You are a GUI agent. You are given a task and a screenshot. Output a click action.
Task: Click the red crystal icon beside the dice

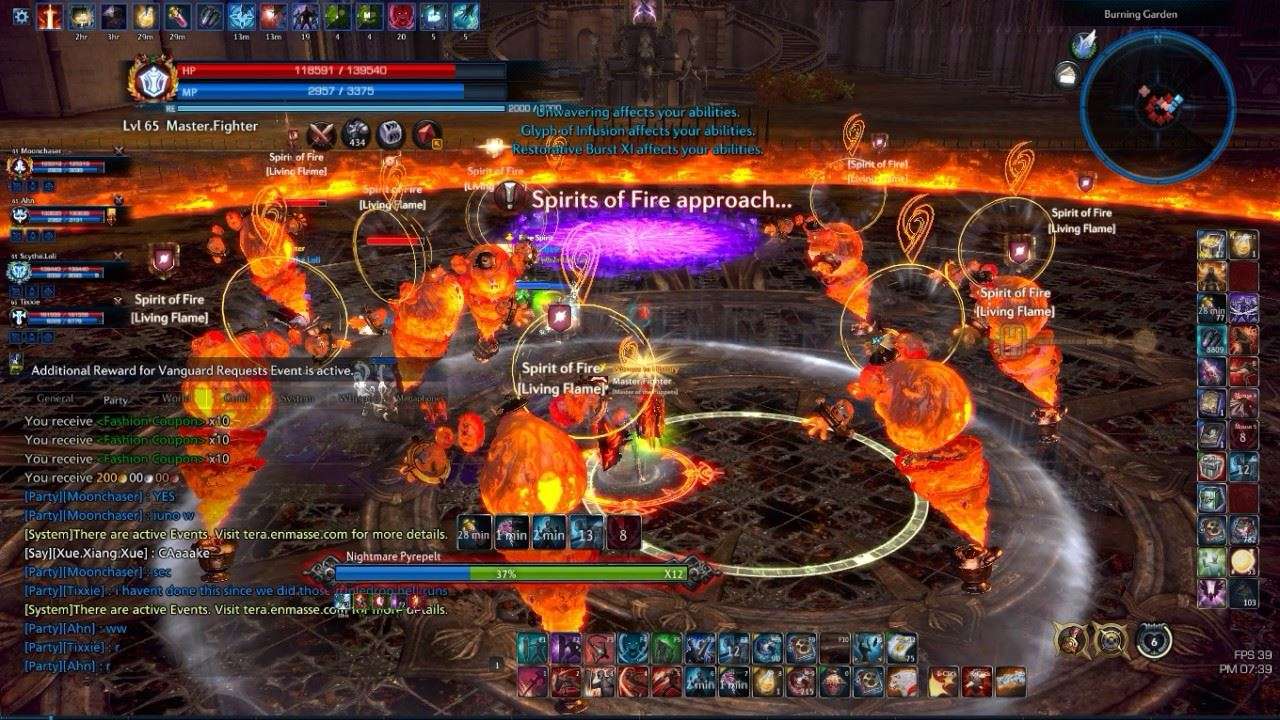pyautogui.click(x=427, y=135)
